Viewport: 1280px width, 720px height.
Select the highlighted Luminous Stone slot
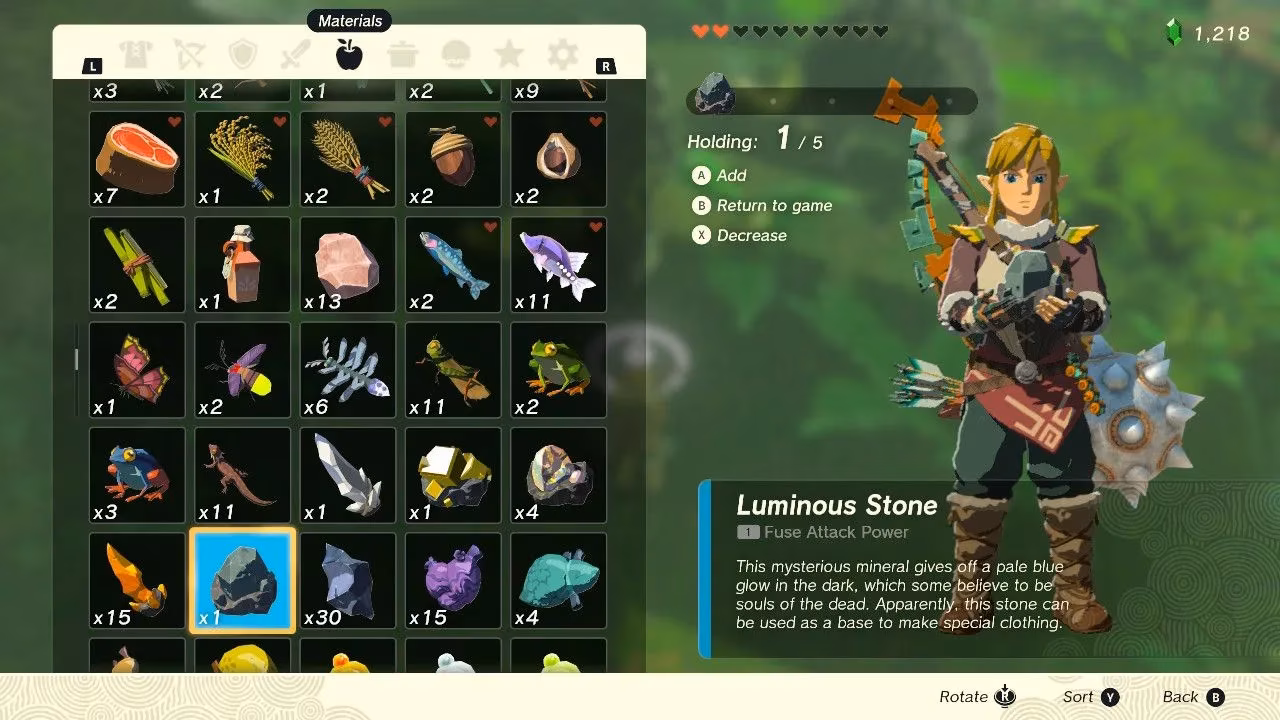click(242, 581)
